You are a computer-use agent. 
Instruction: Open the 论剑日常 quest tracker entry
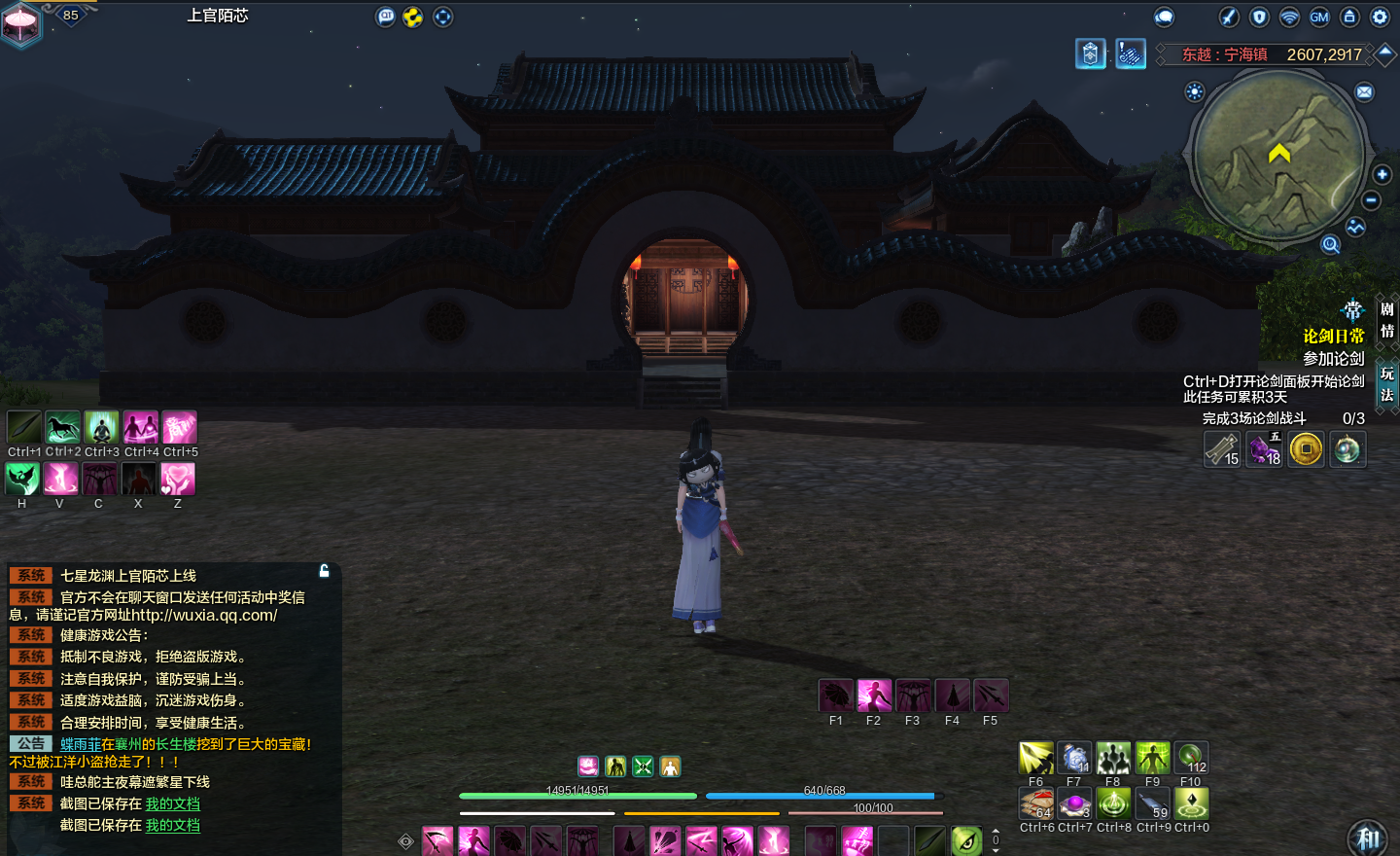[1333, 336]
